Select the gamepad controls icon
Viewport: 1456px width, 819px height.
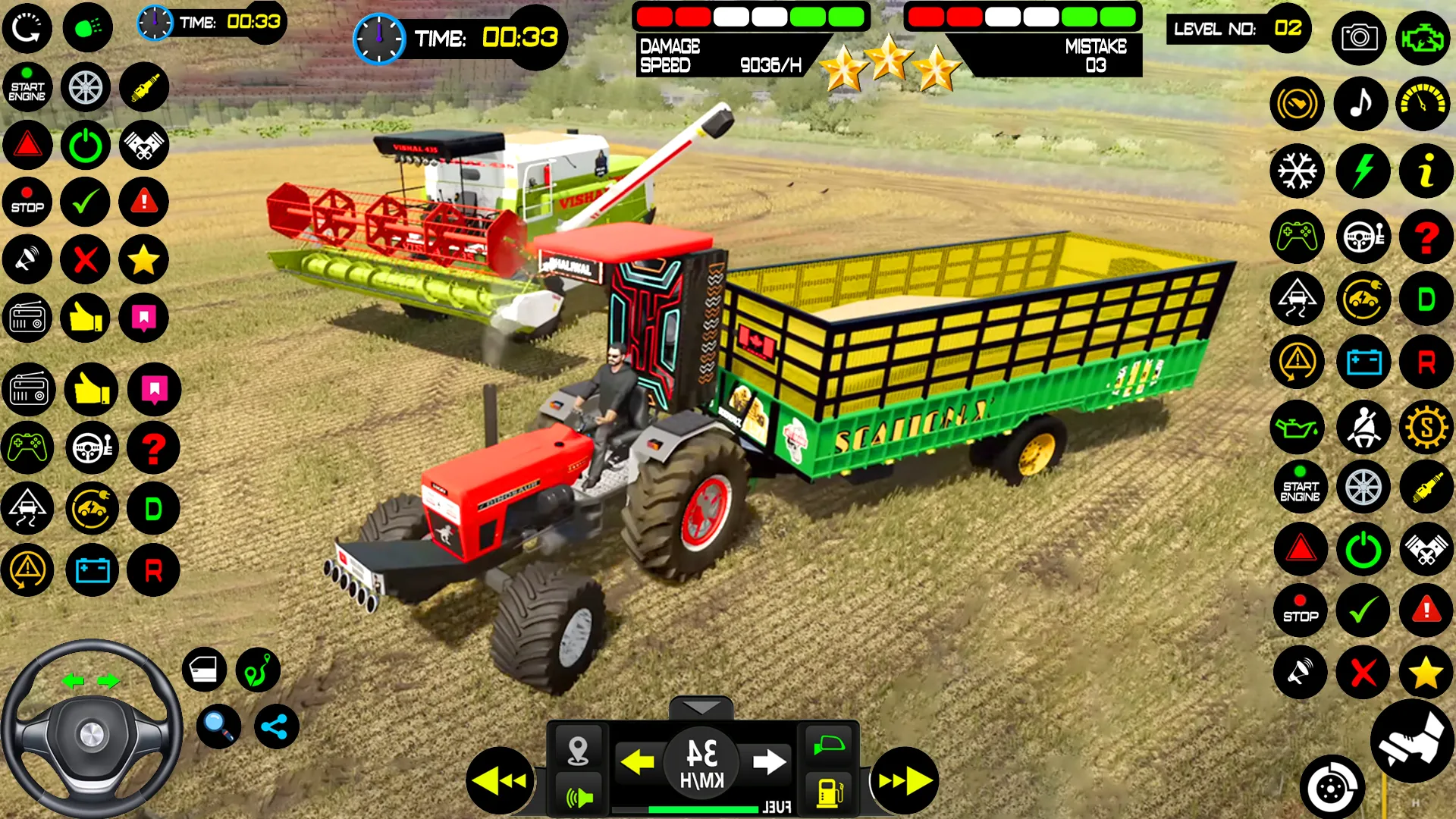(x=1297, y=237)
